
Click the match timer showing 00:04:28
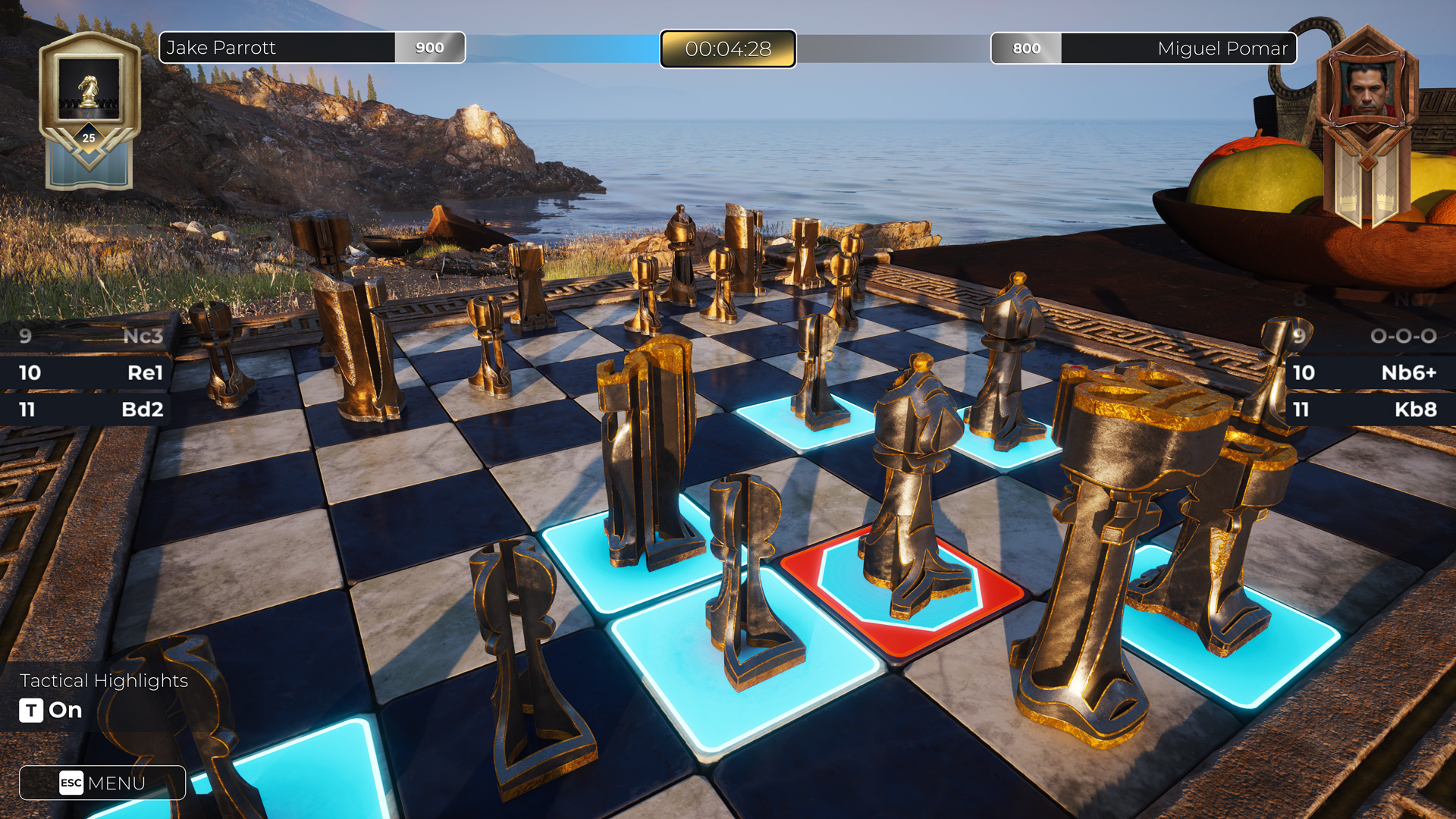pyautogui.click(x=727, y=49)
